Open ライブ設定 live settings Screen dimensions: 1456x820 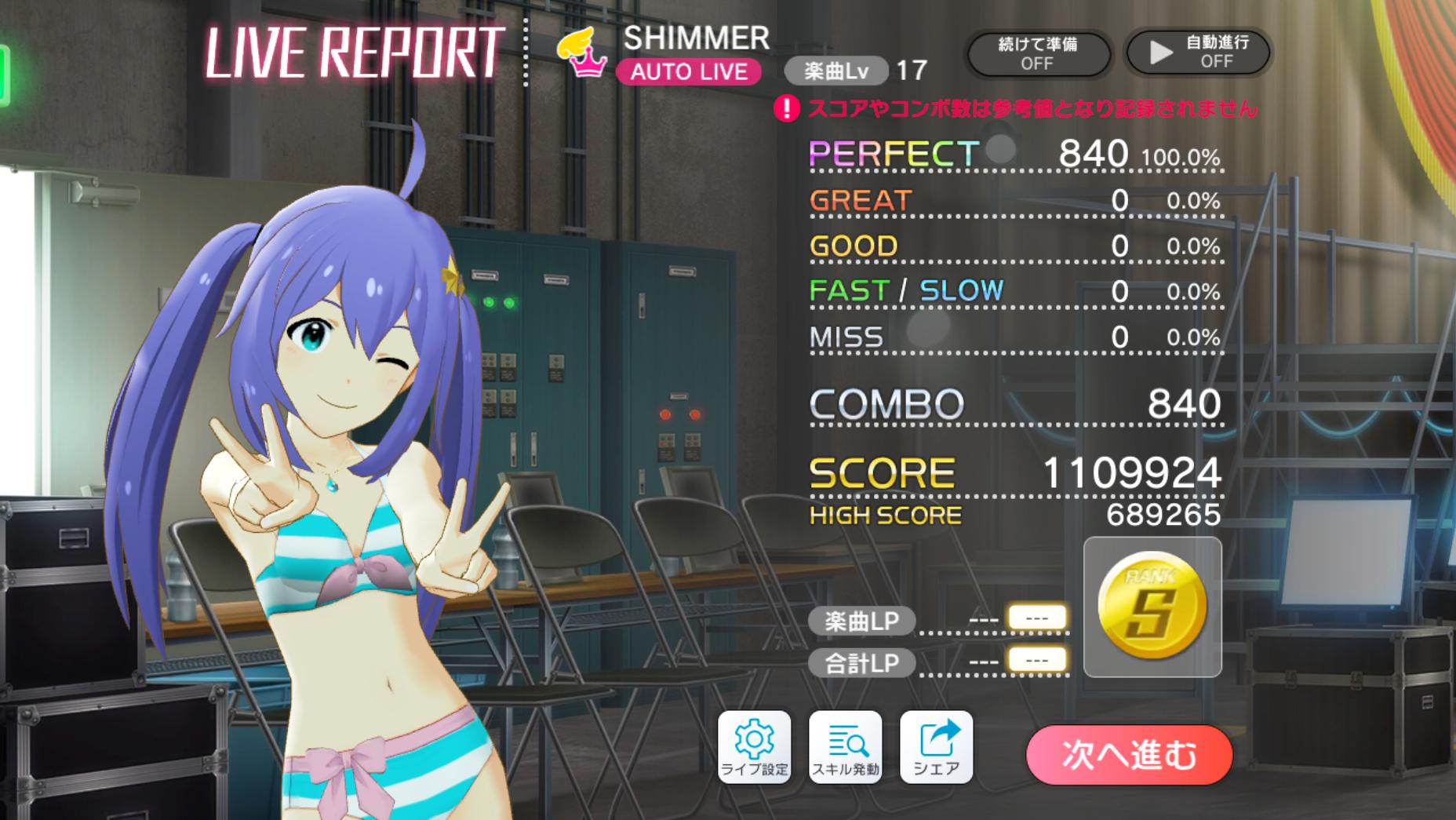(754, 746)
